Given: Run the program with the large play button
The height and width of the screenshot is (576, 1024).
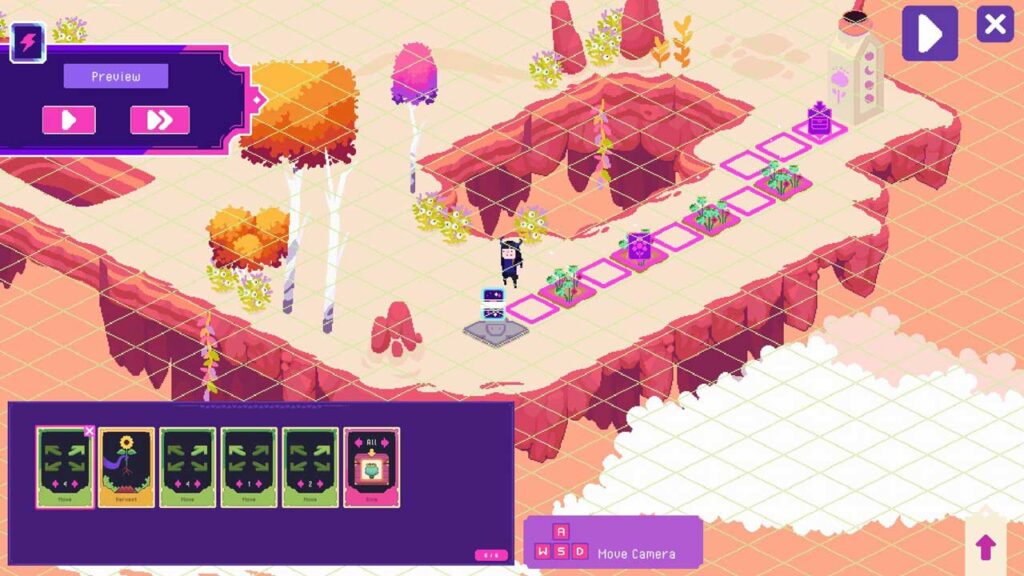Looking at the screenshot, I should pos(929,33).
